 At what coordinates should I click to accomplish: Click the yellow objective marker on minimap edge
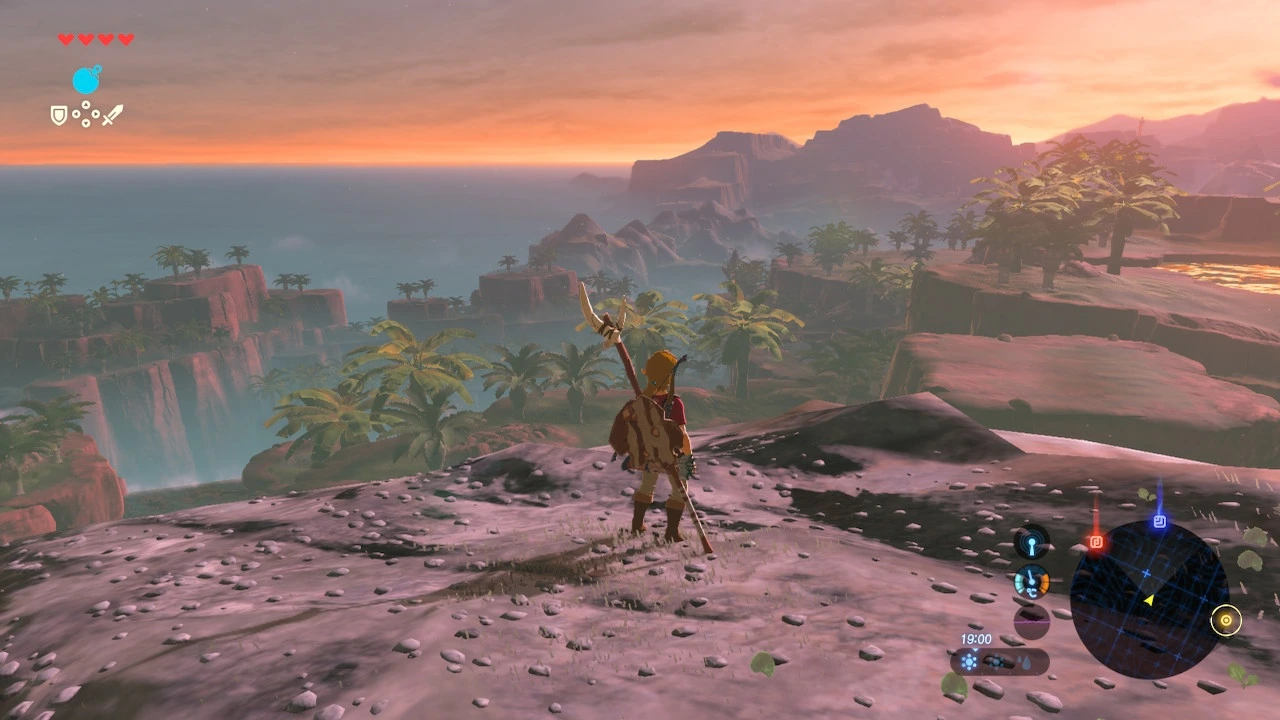point(1225,621)
